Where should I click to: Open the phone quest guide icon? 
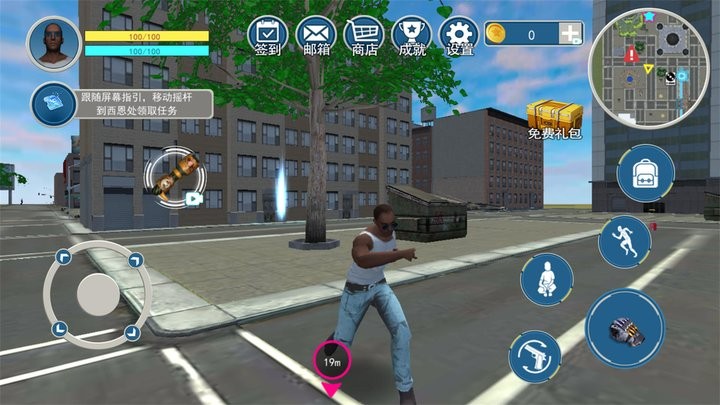[x=50, y=103]
